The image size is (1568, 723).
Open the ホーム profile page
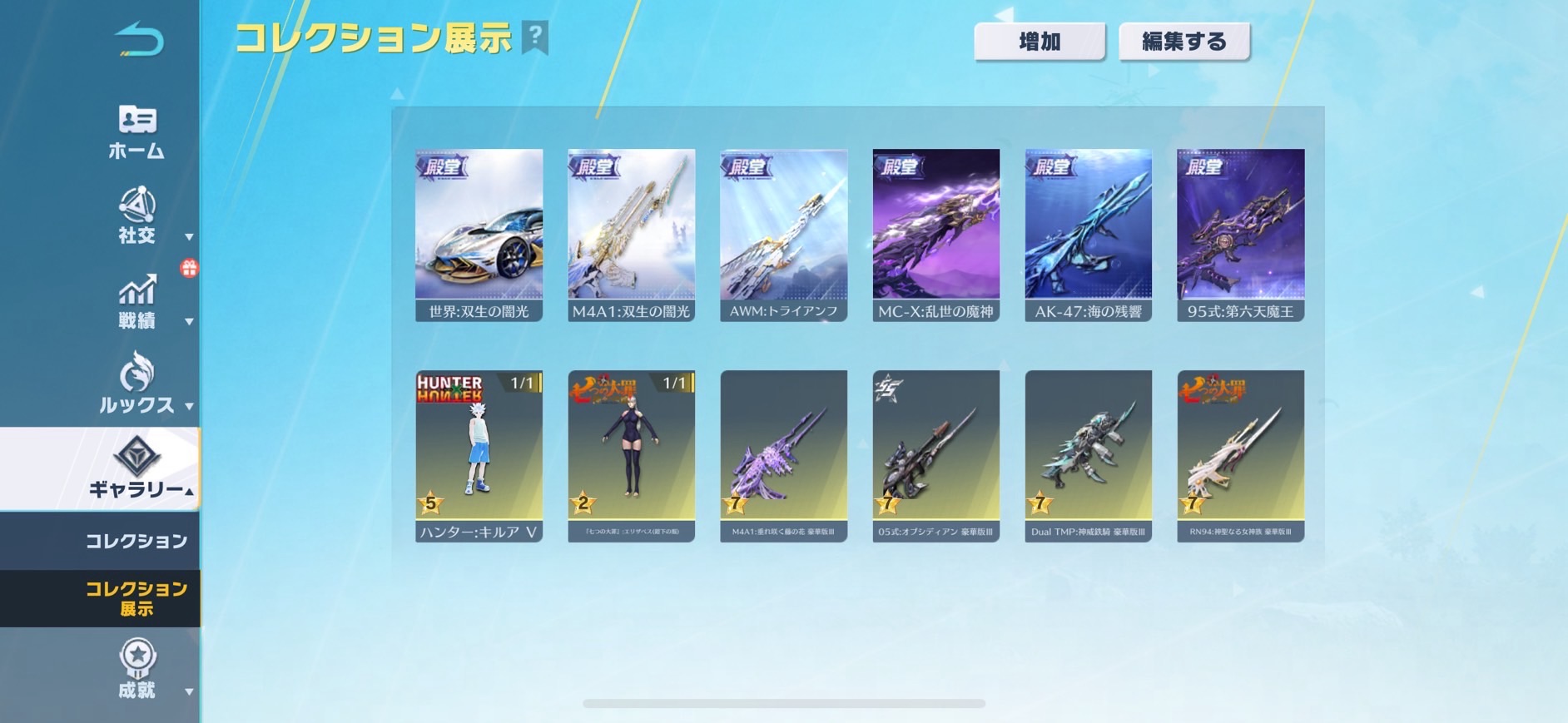coord(136,131)
